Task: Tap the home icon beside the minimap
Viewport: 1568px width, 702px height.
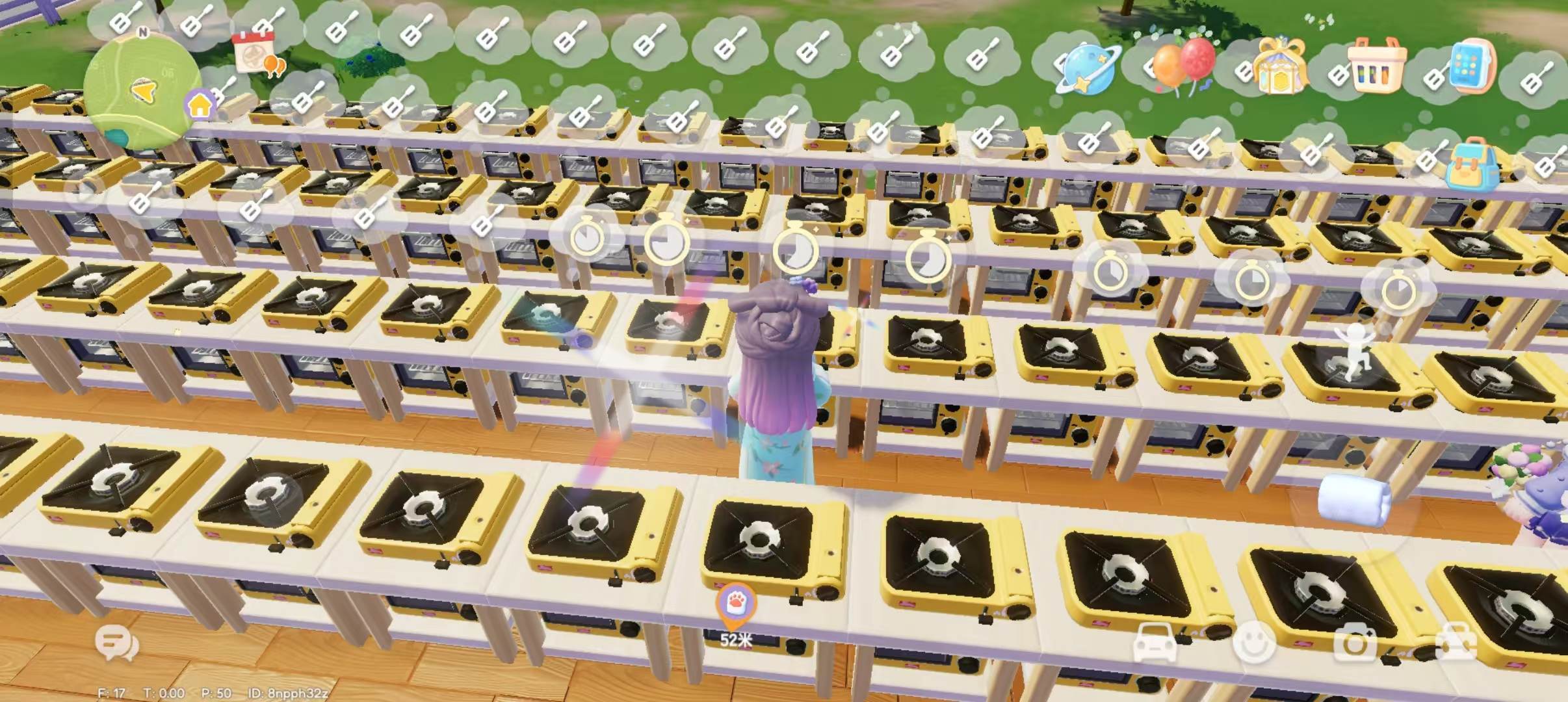Action: pos(202,104)
